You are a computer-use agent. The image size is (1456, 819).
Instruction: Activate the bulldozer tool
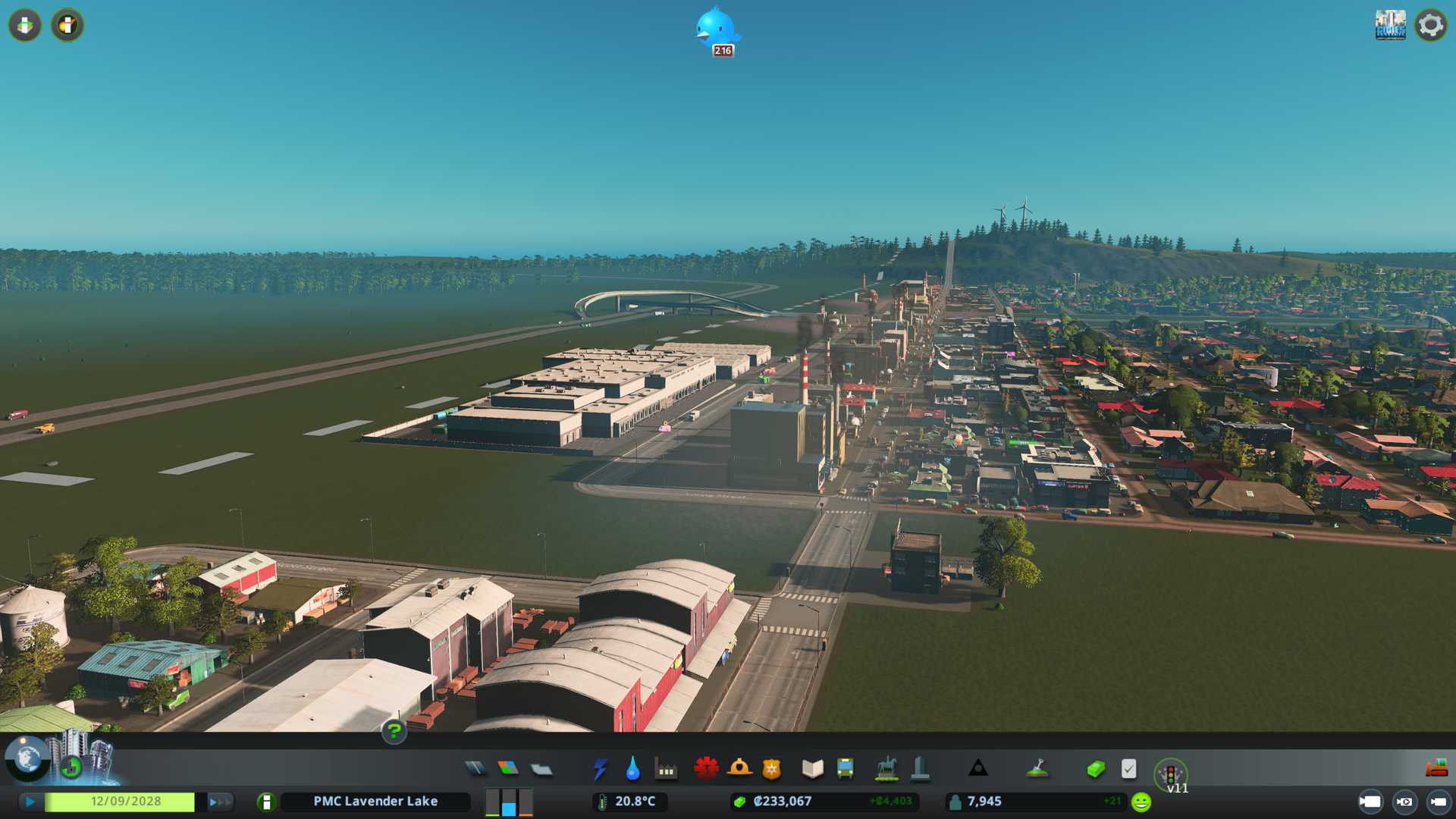(1436, 769)
